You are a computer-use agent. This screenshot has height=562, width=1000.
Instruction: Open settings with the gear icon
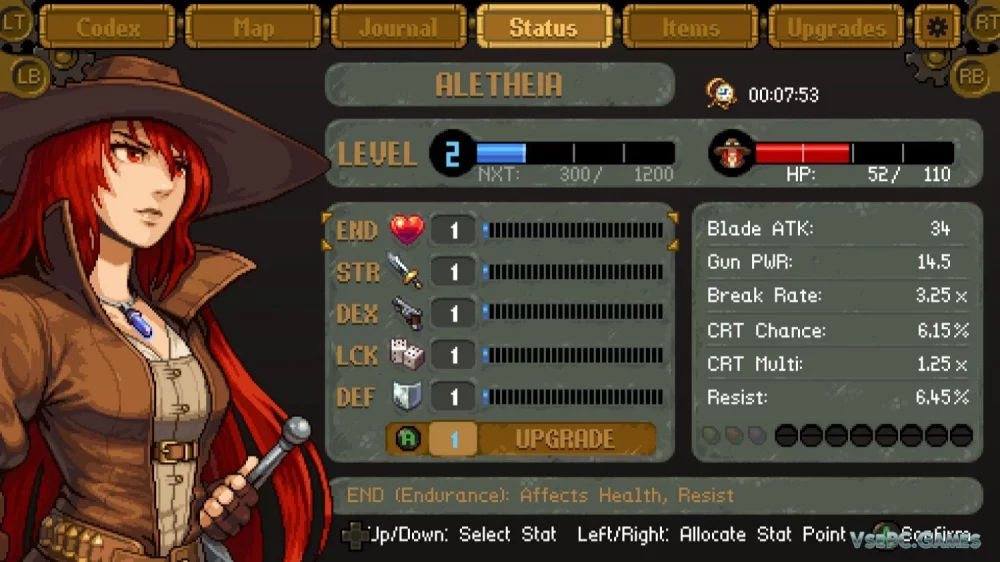click(937, 27)
